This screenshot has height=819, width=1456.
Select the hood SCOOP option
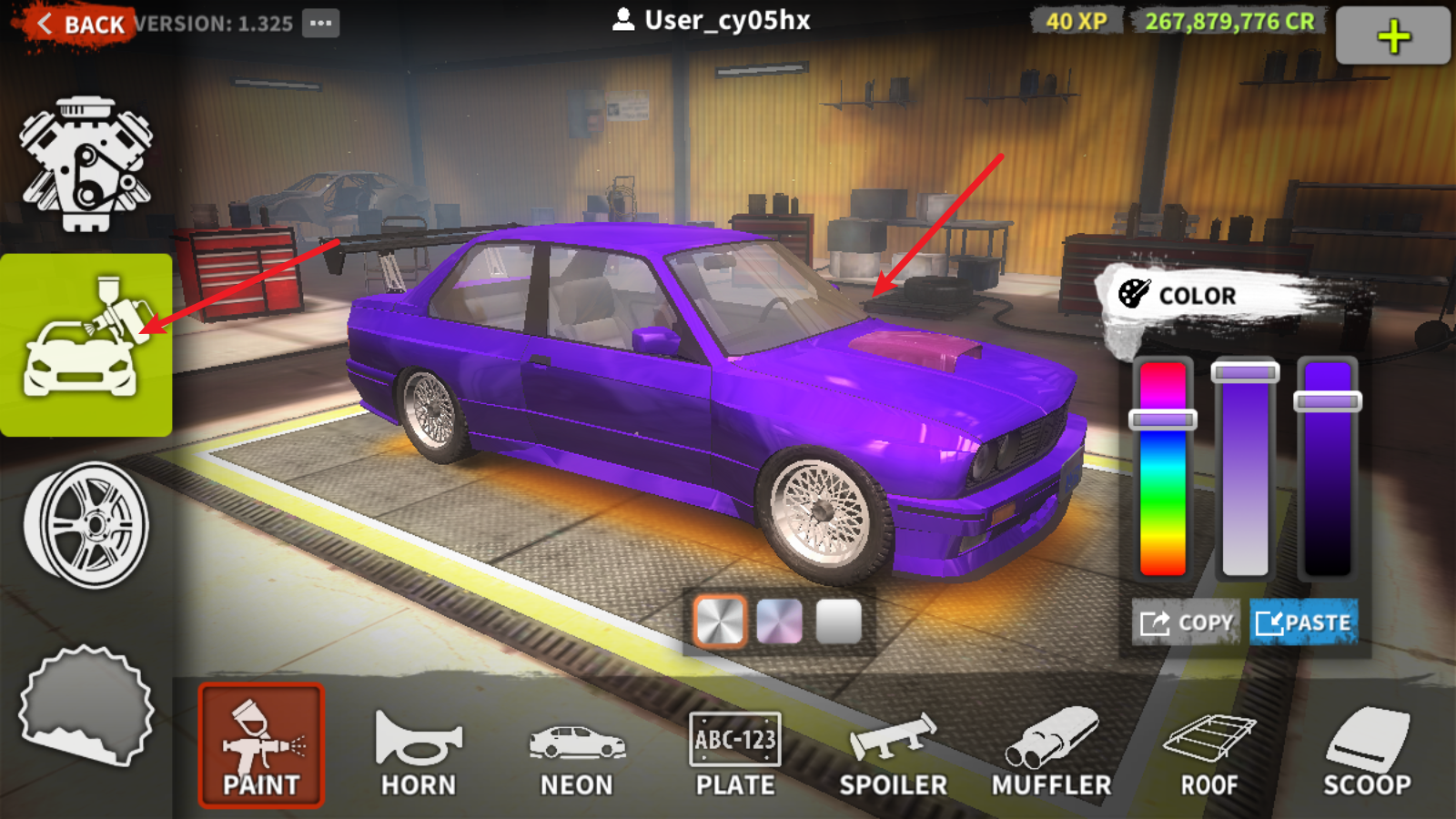[1367, 751]
